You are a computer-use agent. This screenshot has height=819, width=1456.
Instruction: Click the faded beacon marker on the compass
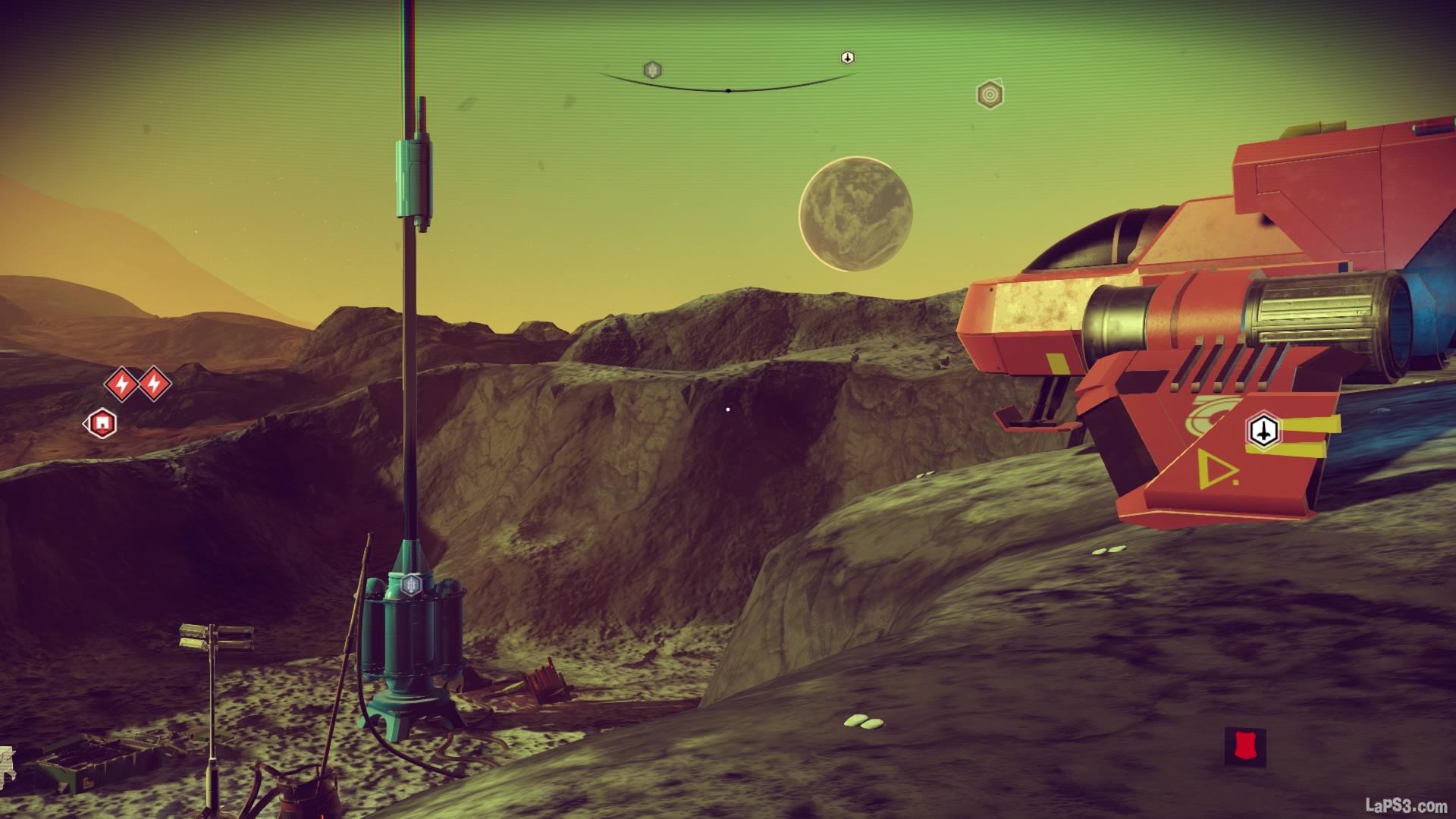pos(652,71)
